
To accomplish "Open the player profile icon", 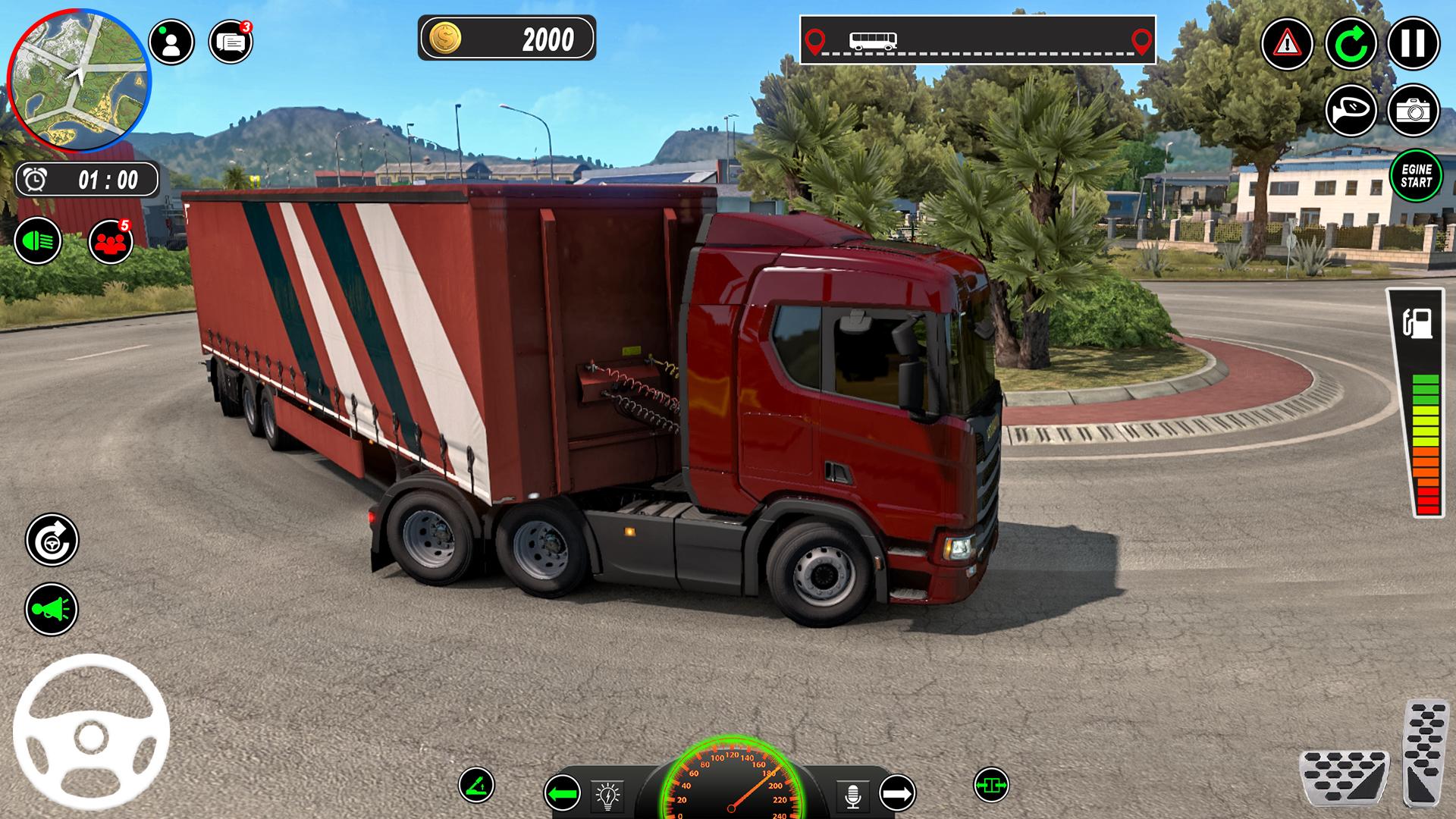I will [171, 42].
